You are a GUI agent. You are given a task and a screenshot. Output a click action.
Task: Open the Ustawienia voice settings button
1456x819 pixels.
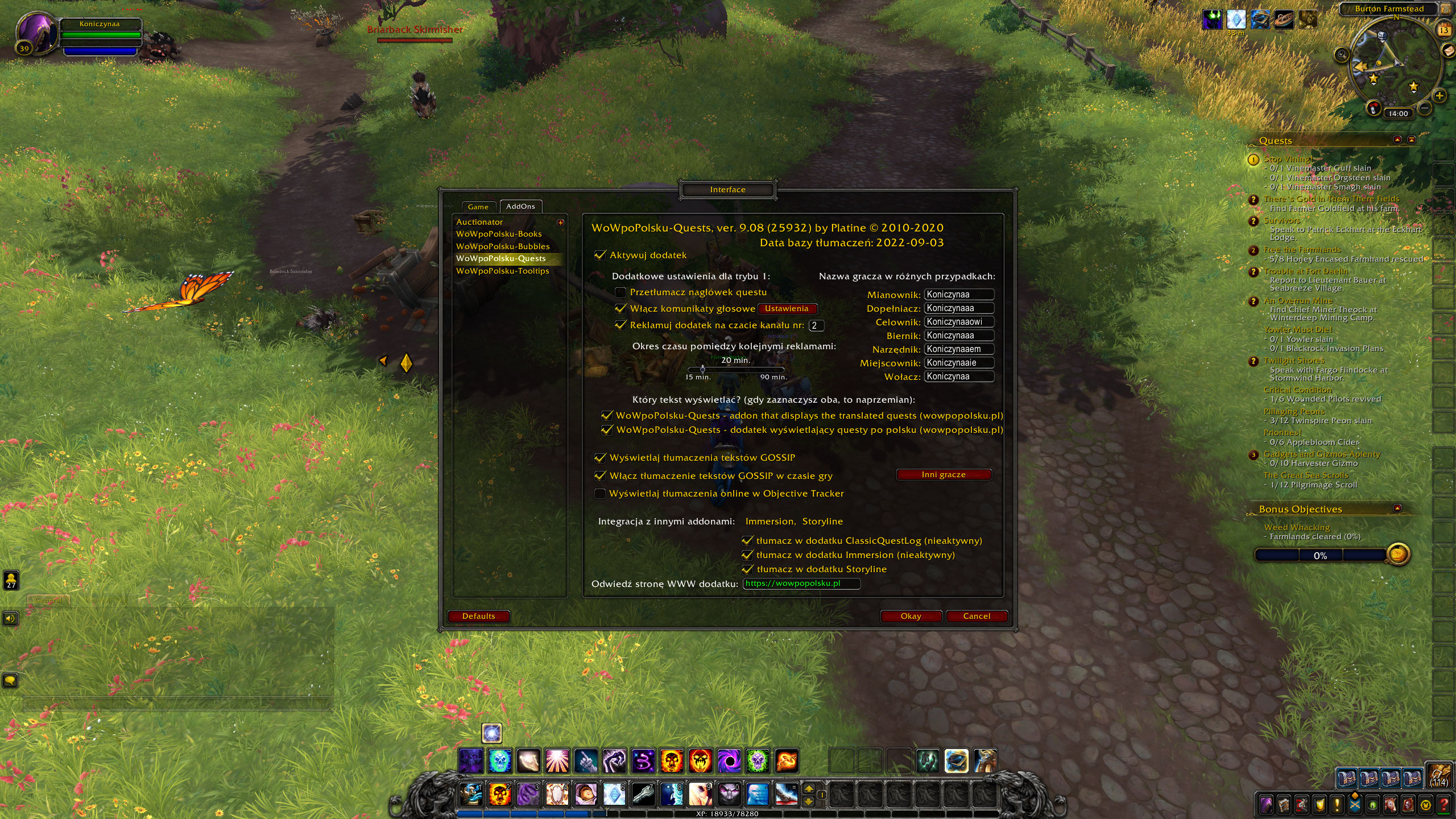[x=787, y=309]
